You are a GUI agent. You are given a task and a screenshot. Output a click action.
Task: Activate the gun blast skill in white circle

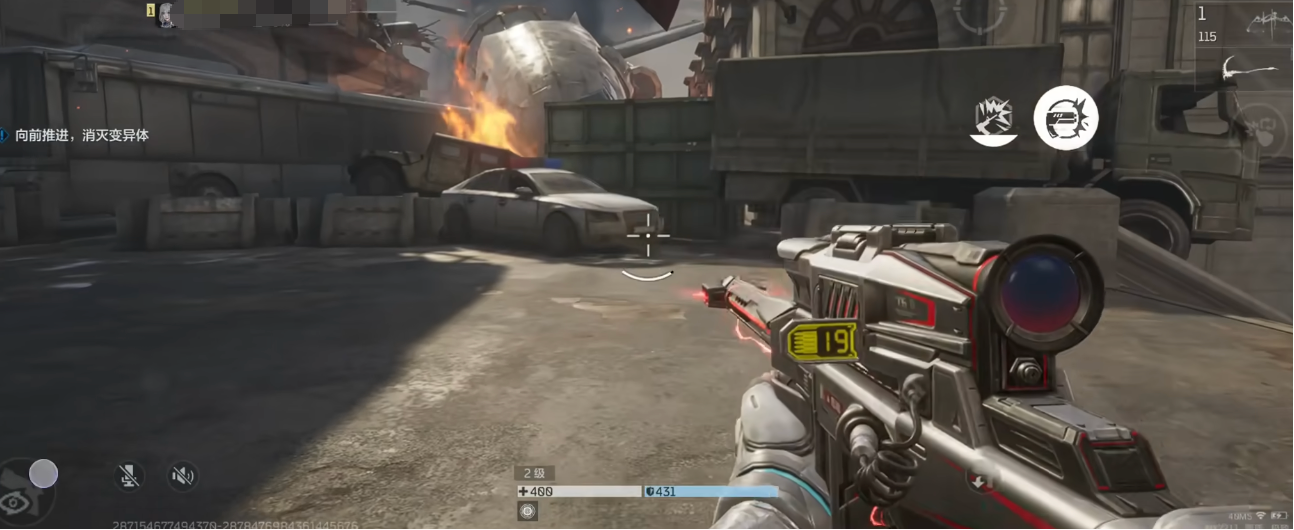(x=1065, y=119)
